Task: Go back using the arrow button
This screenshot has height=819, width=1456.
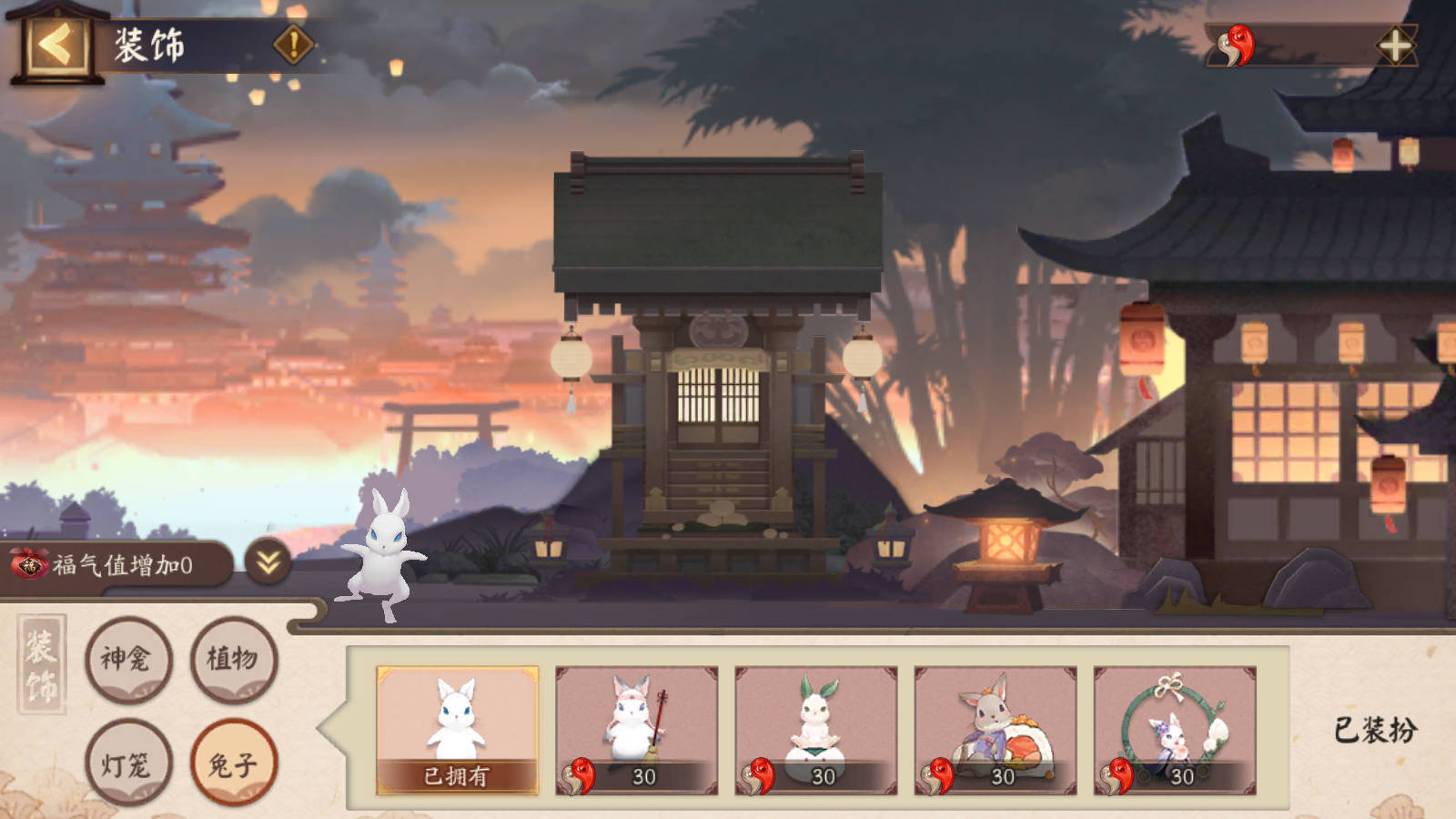Action: [x=56, y=44]
